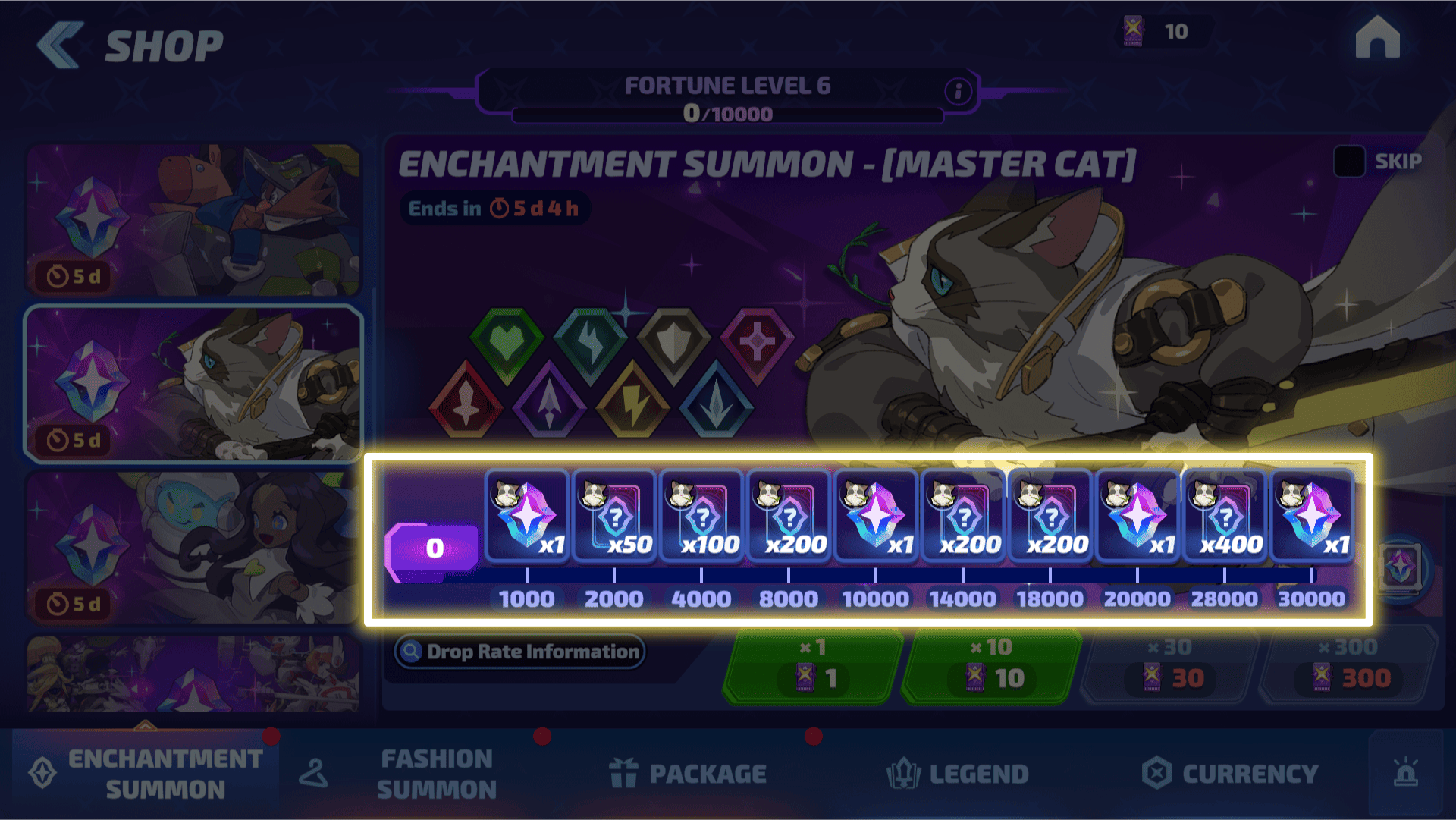Select the Master Cat summon banner
The image size is (1456, 820).
click(x=193, y=384)
